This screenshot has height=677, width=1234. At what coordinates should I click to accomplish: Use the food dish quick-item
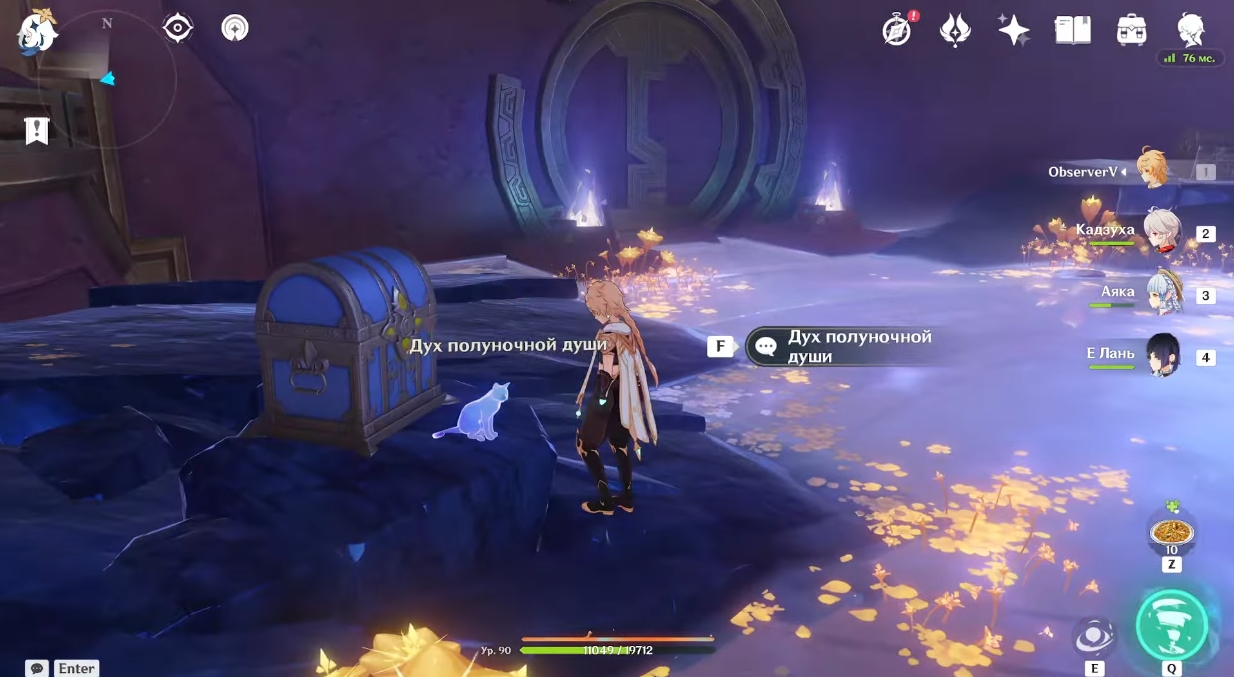click(x=1170, y=530)
